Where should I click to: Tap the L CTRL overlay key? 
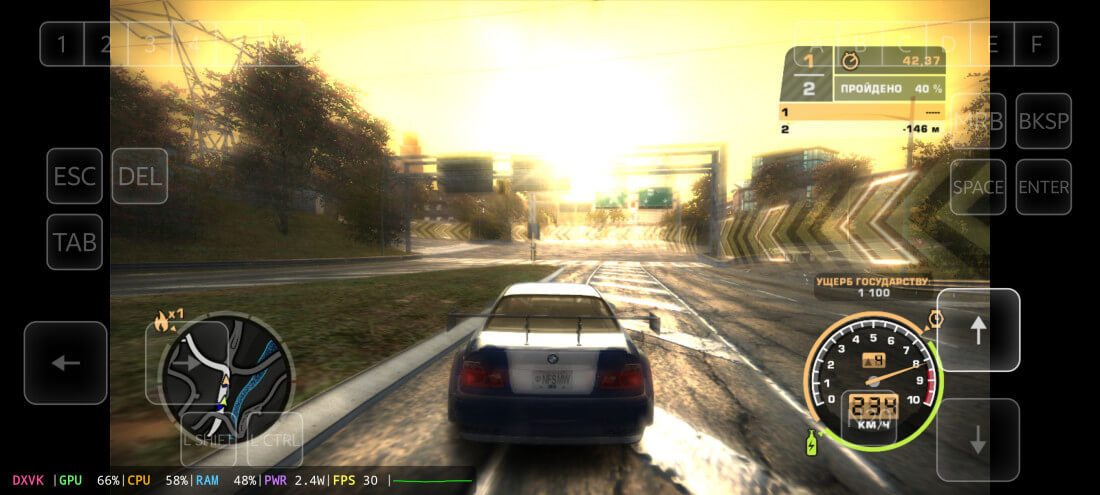[274, 438]
